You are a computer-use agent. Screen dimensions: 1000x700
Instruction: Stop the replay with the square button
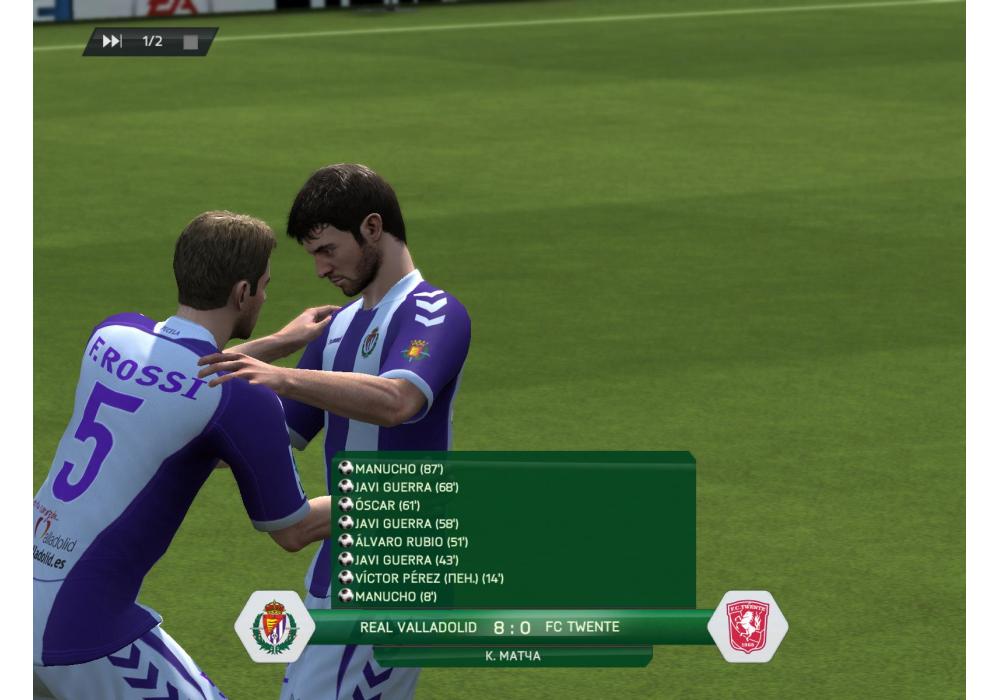coord(190,42)
